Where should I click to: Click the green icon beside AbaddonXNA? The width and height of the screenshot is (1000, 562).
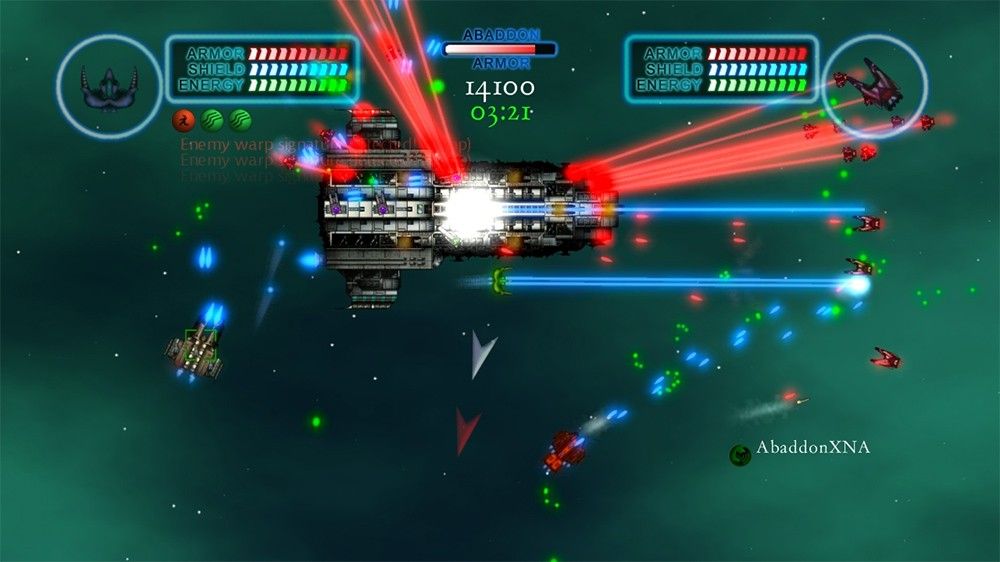(739, 455)
